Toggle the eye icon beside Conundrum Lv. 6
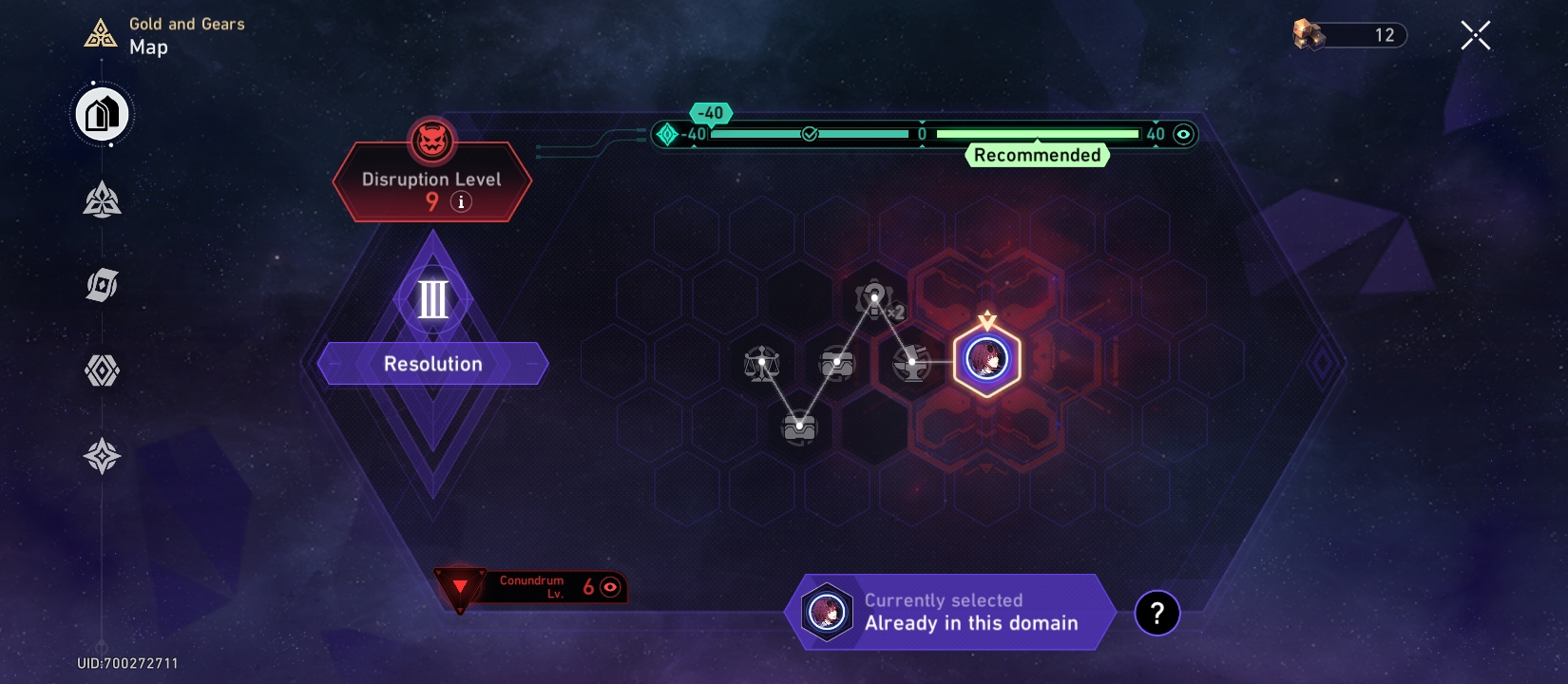This screenshot has width=1568, height=684. (x=609, y=587)
